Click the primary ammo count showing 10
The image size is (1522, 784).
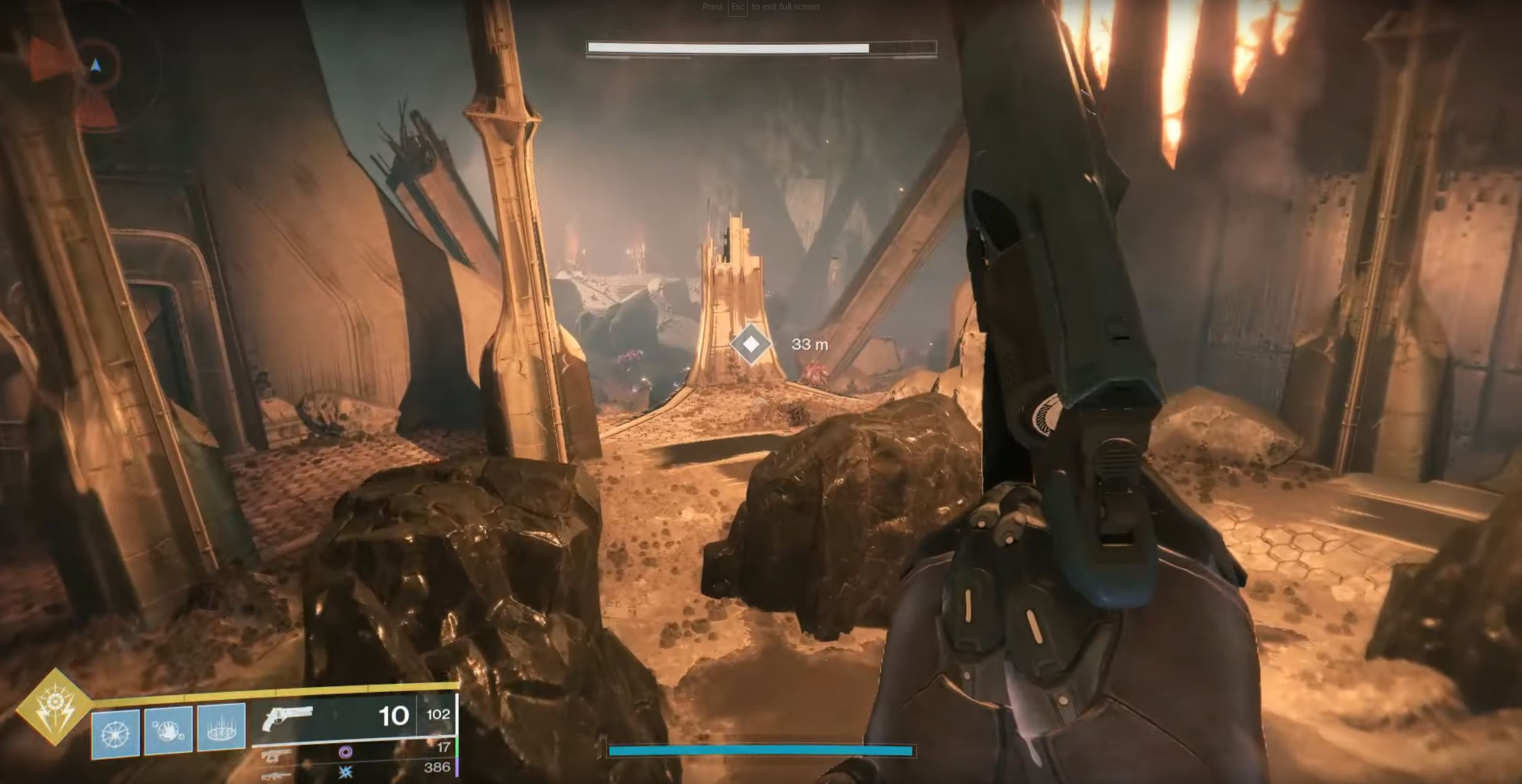(x=392, y=716)
